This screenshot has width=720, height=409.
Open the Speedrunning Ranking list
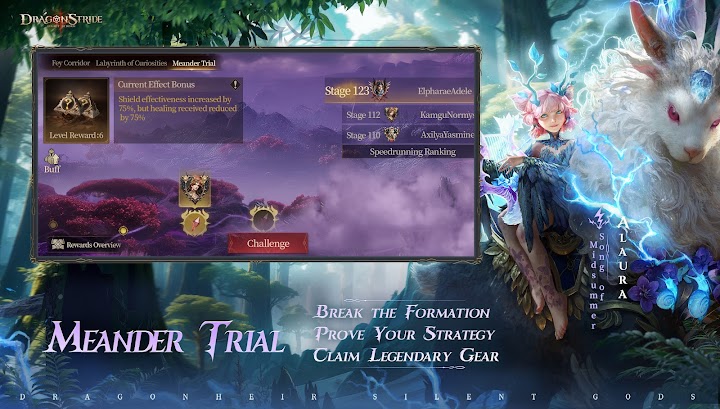408,151
